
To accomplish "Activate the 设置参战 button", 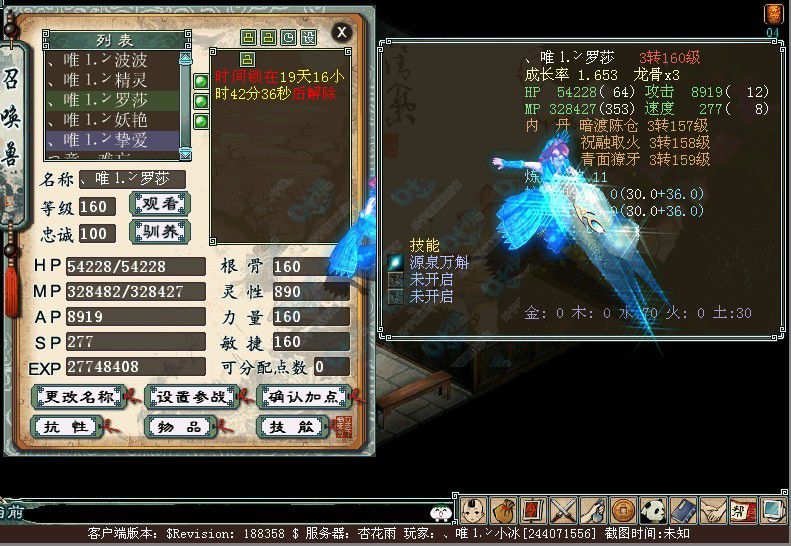I will pos(192,397).
